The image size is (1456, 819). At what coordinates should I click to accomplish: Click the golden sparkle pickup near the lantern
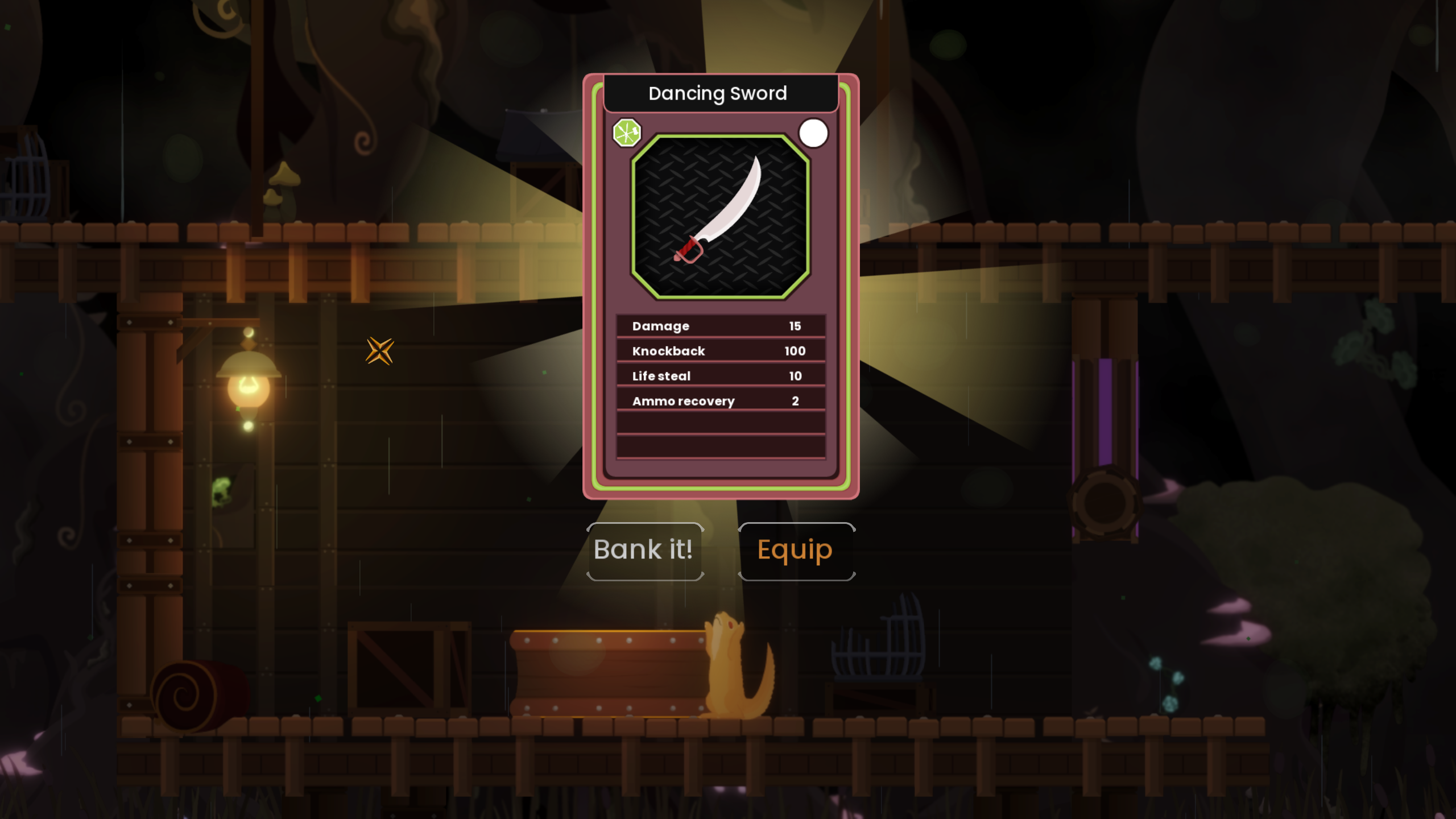click(380, 351)
